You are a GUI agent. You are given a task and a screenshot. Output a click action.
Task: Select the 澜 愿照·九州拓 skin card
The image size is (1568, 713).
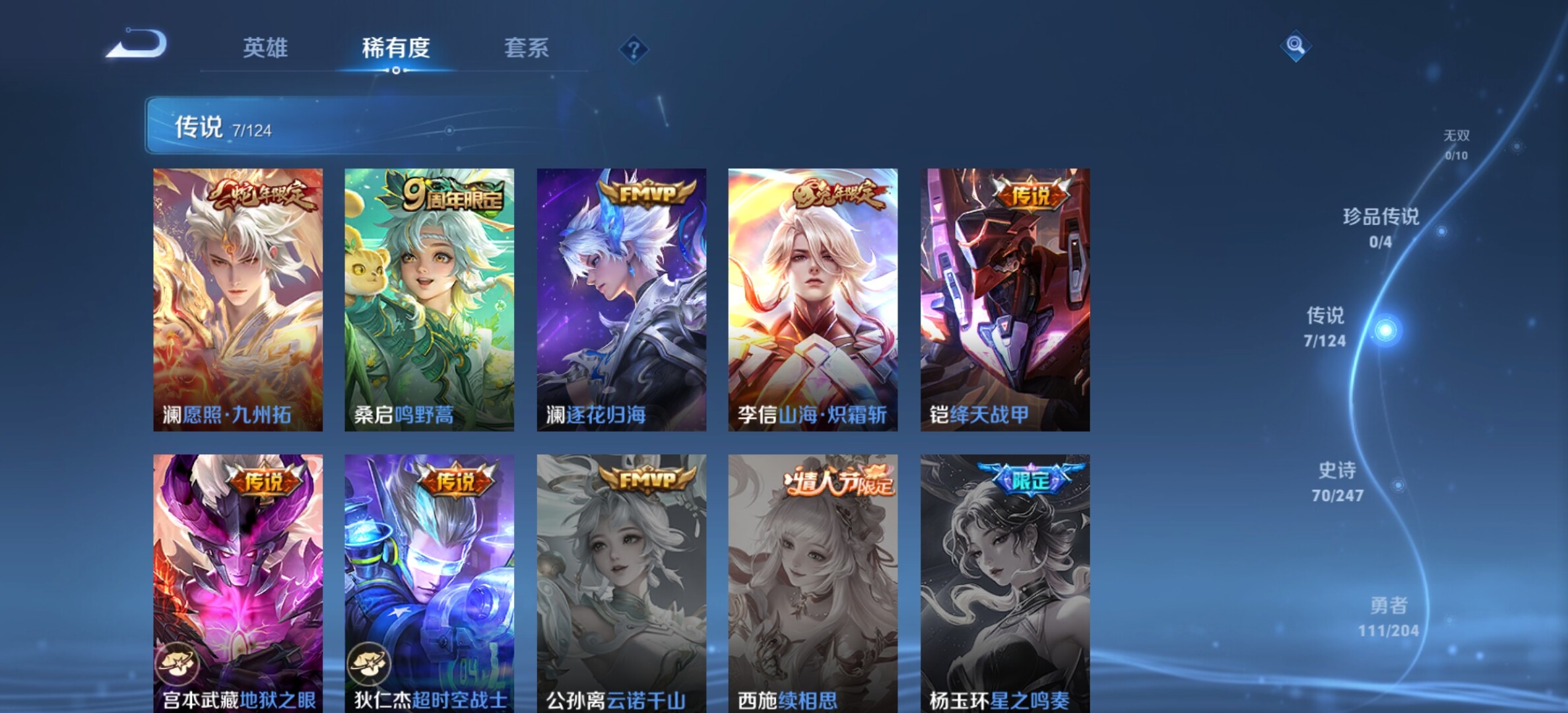pyautogui.click(x=238, y=299)
